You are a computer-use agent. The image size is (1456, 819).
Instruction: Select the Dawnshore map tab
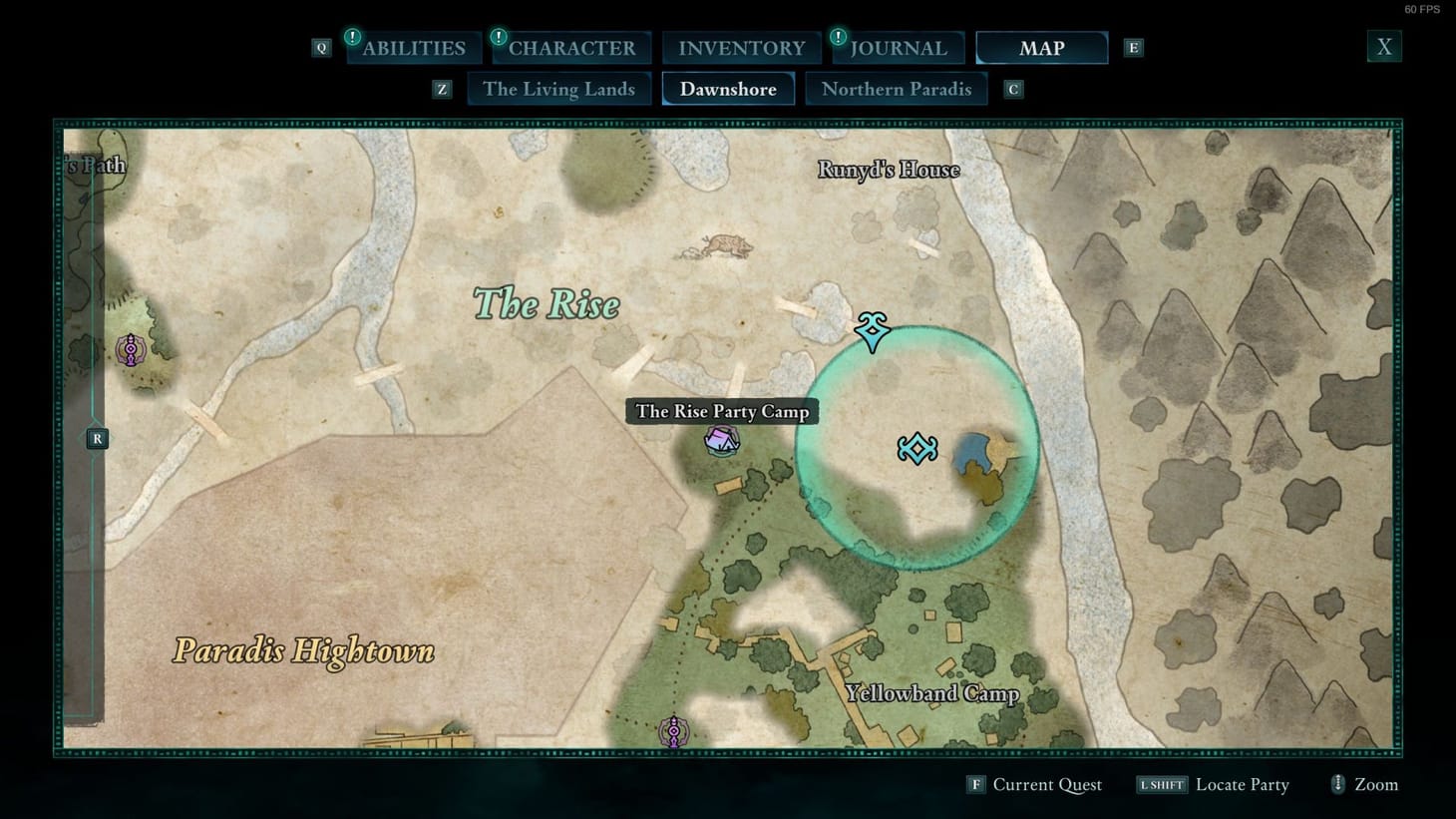[x=728, y=89]
